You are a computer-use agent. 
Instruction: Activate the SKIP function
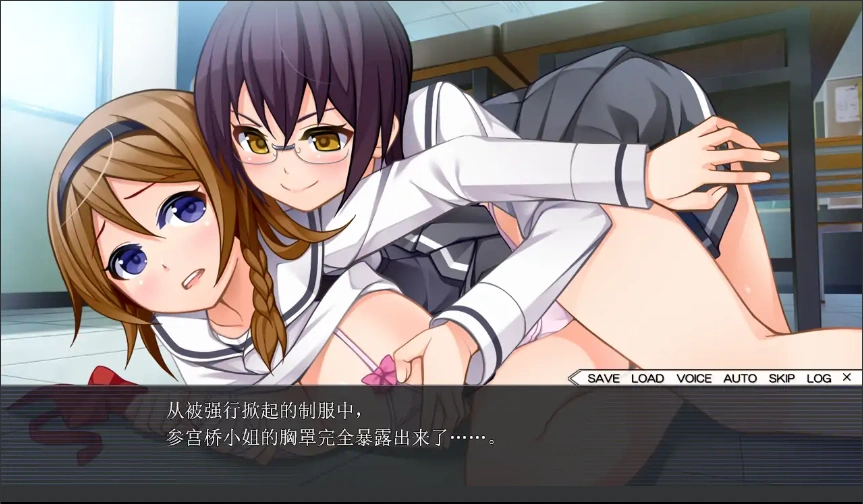click(782, 378)
